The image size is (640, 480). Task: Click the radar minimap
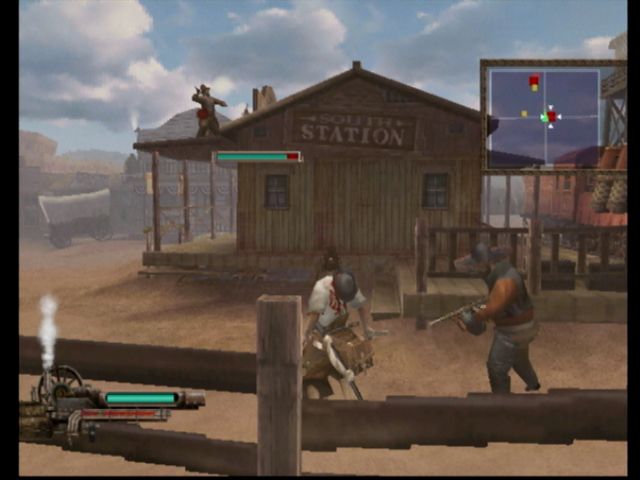(544, 116)
